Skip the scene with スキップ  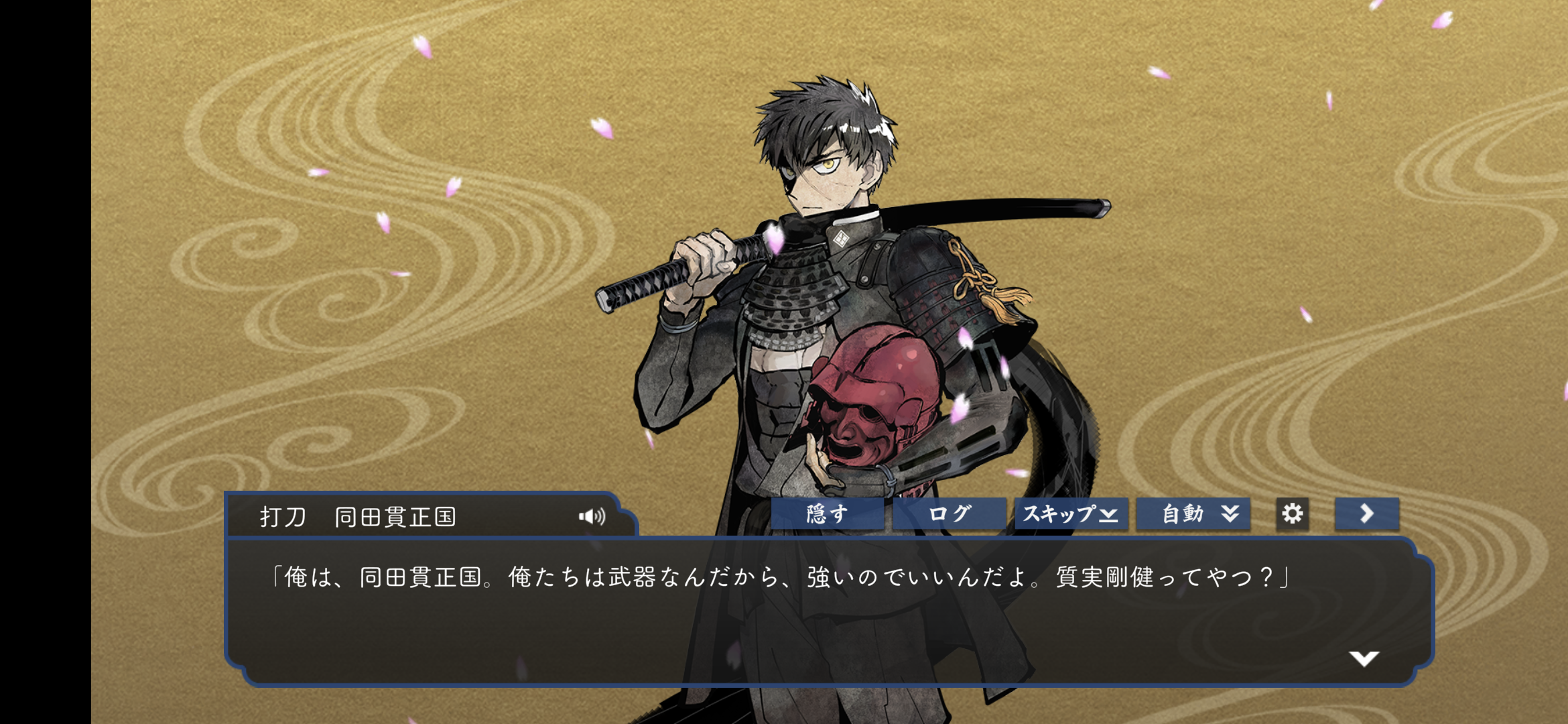(1071, 514)
